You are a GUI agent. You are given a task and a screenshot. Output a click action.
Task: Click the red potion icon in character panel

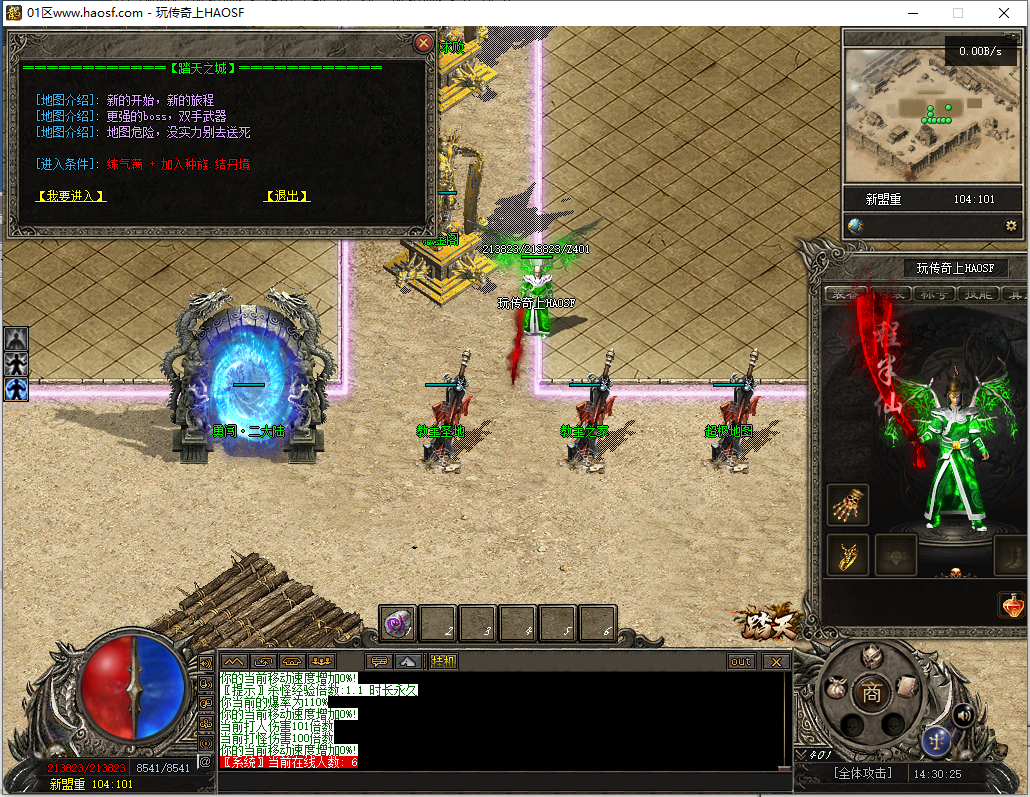1011,605
